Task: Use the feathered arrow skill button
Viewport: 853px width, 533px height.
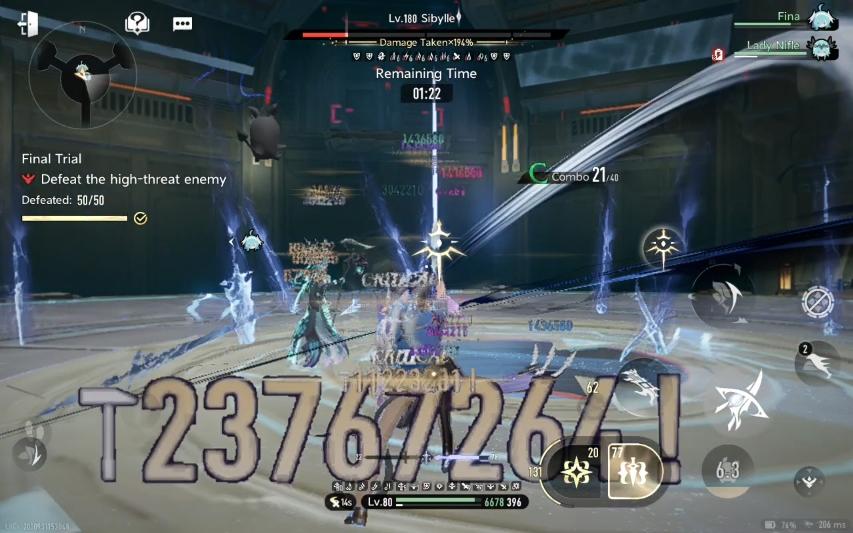Action: pyautogui.click(x=641, y=385)
